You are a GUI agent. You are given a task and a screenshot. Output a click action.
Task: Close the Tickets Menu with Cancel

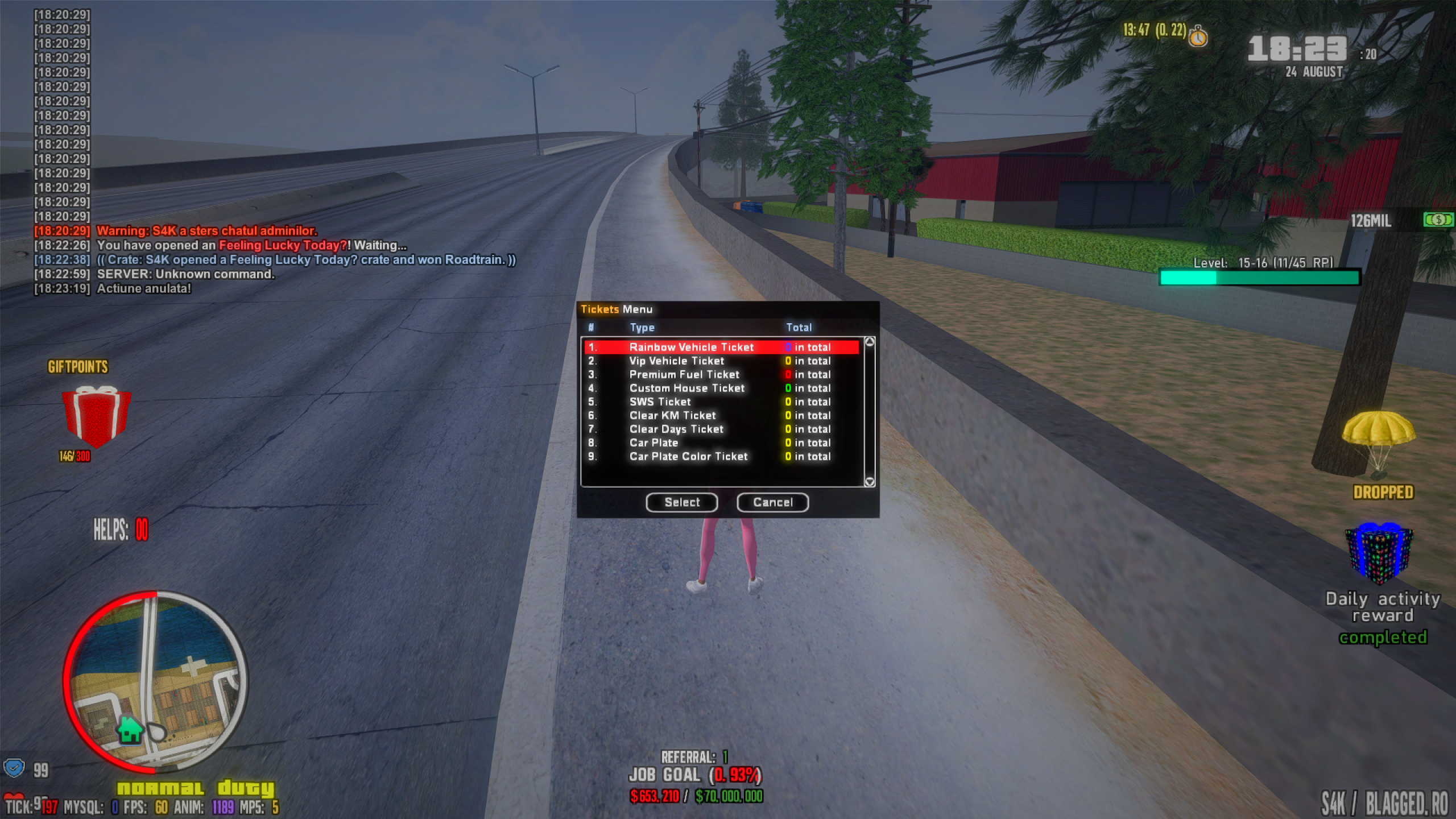click(x=772, y=502)
